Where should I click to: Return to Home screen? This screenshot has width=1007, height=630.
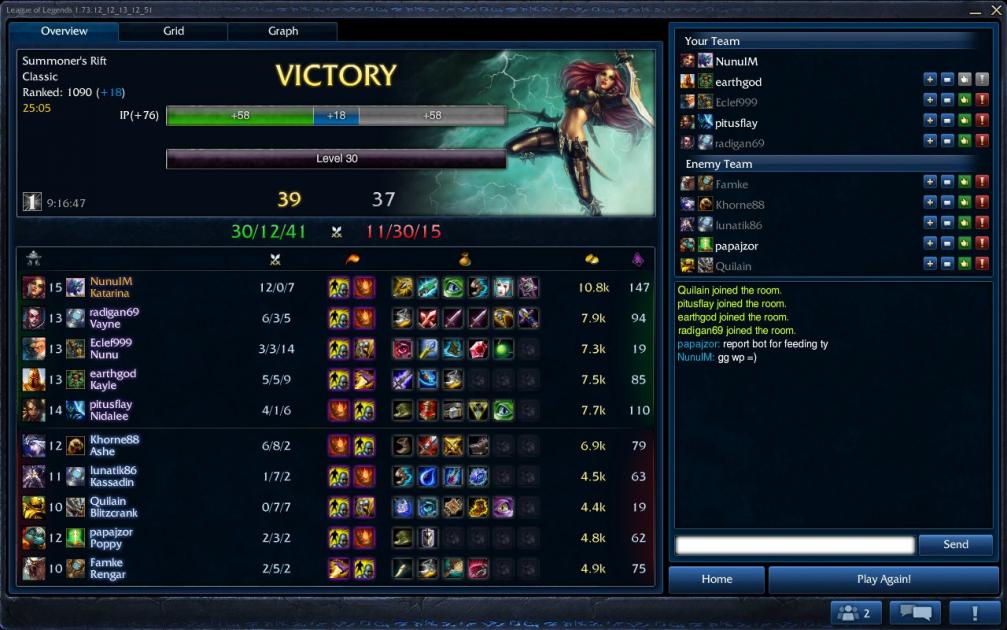pos(716,579)
